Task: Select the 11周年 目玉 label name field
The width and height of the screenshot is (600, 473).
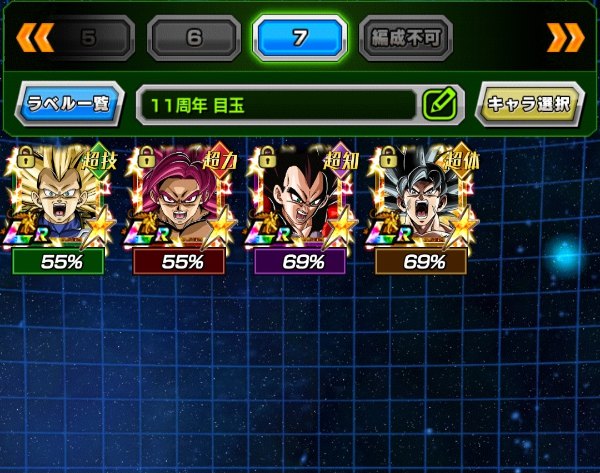Action: (275, 103)
